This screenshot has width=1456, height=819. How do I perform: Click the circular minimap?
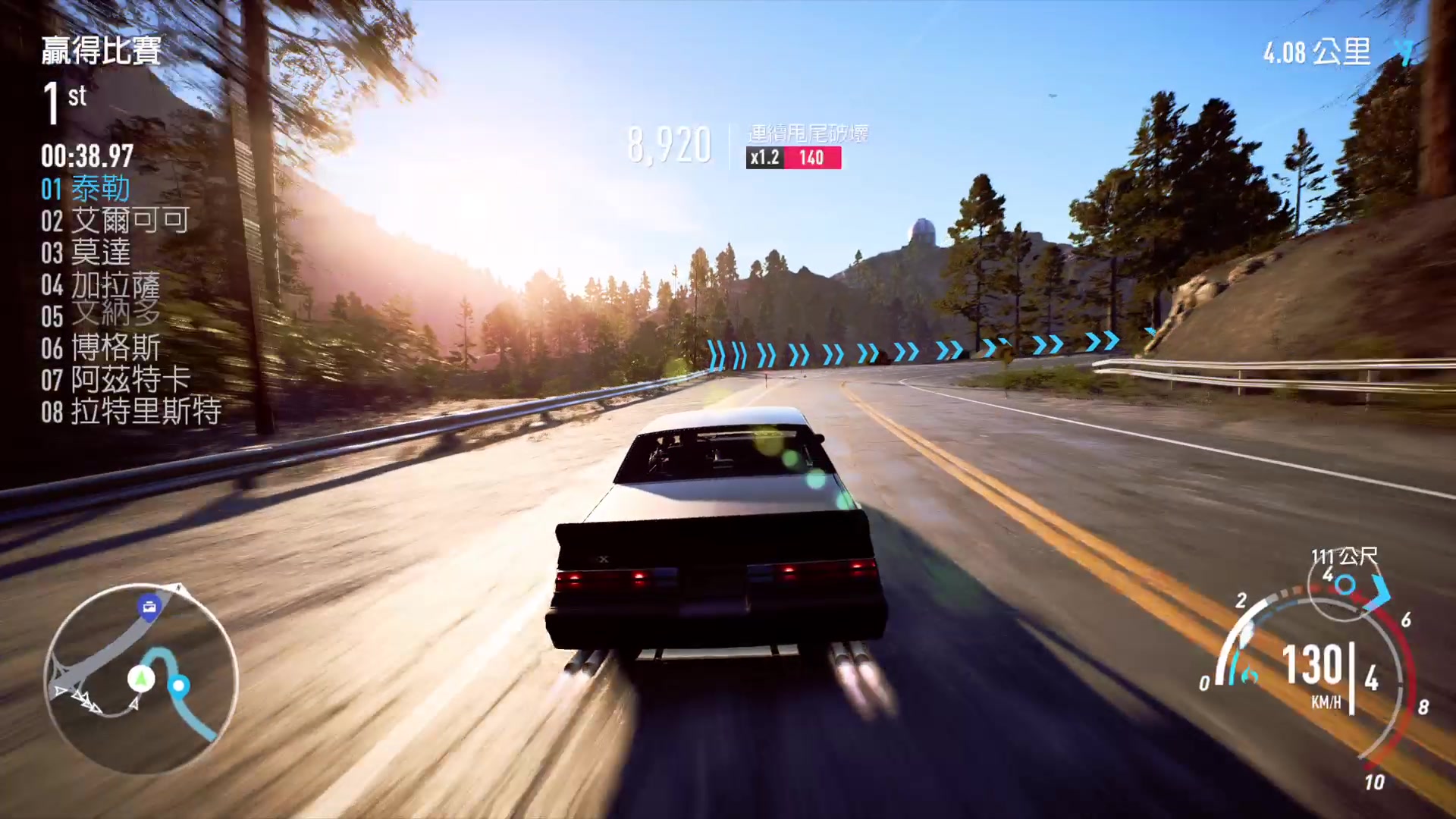141,679
